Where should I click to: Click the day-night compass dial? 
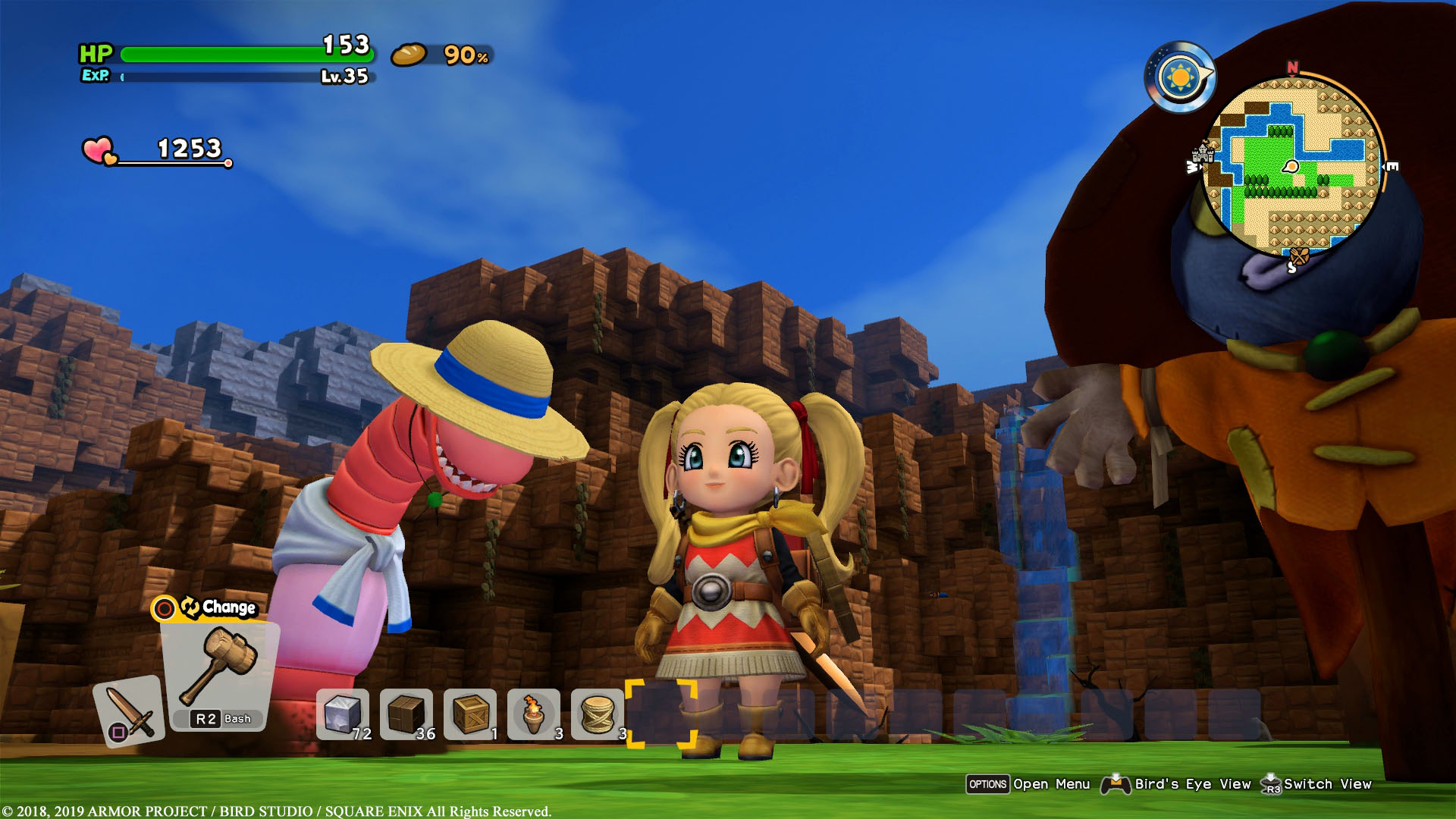1179,77
